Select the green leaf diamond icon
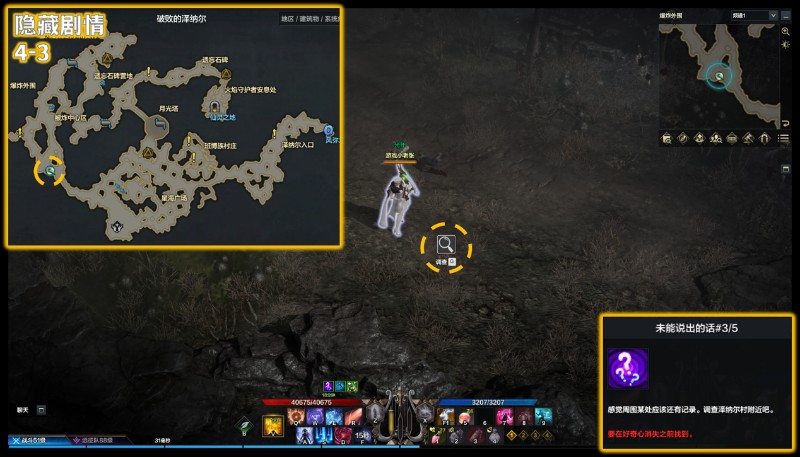 [x=243, y=424]
